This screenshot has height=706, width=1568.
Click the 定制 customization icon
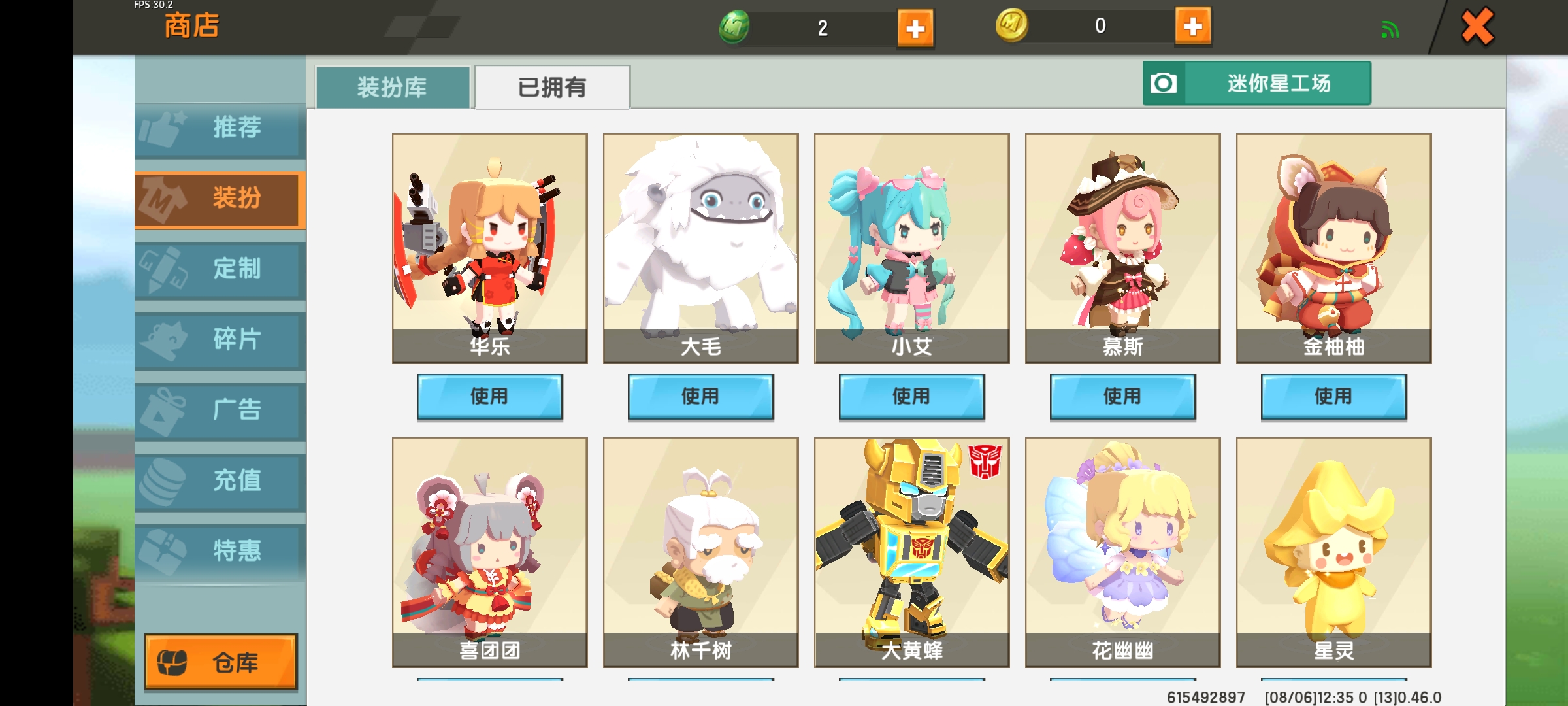coord(163,269)
